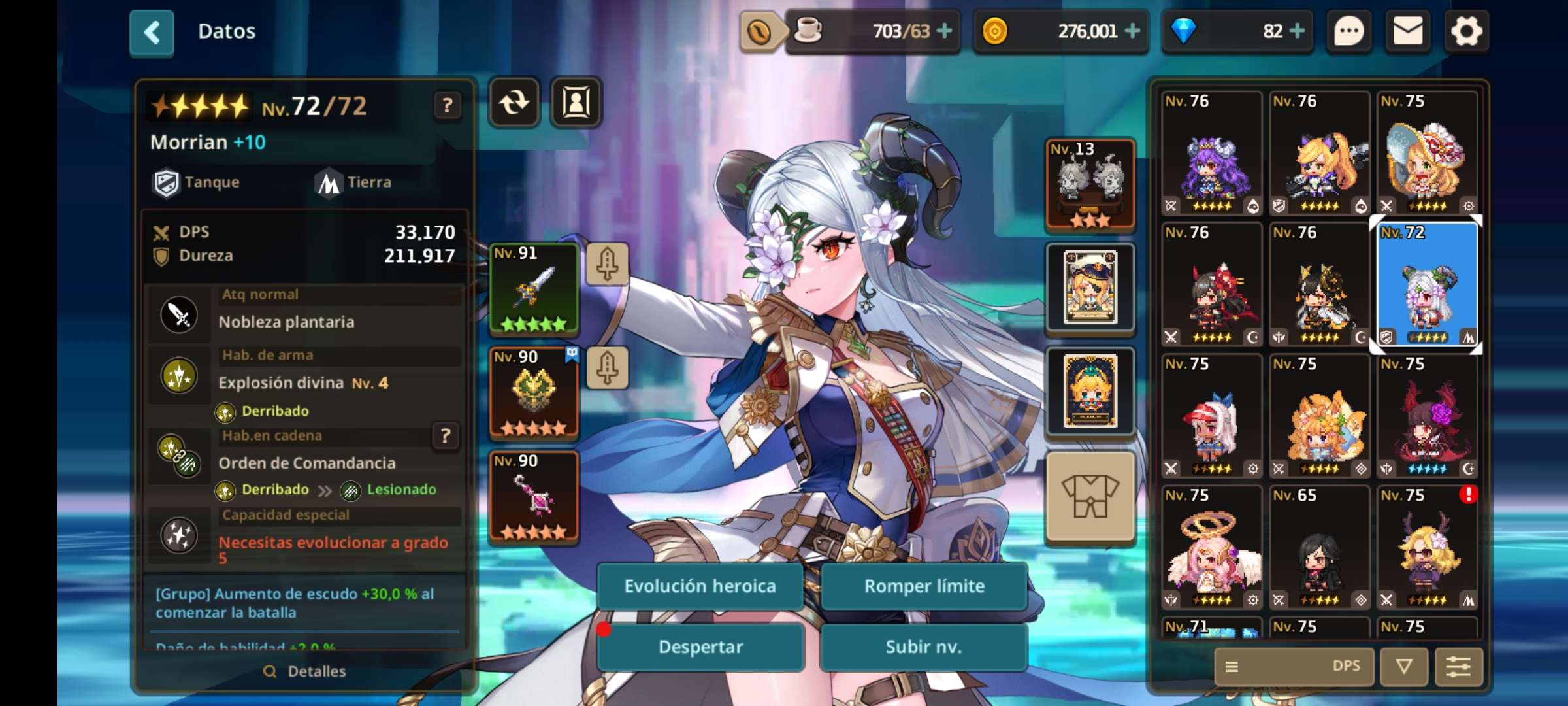1568x706 pixels.
Task: Choose Romper límite option
Action: point(924,586)
